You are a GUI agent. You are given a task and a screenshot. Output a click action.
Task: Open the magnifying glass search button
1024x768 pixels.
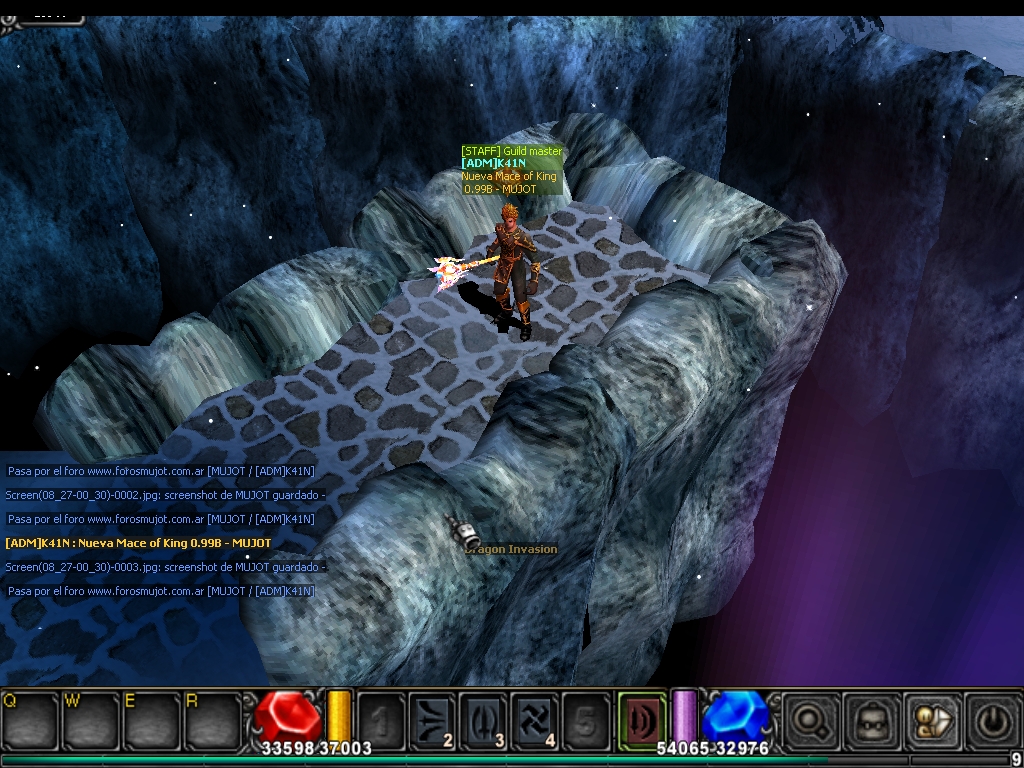[806, 718]
